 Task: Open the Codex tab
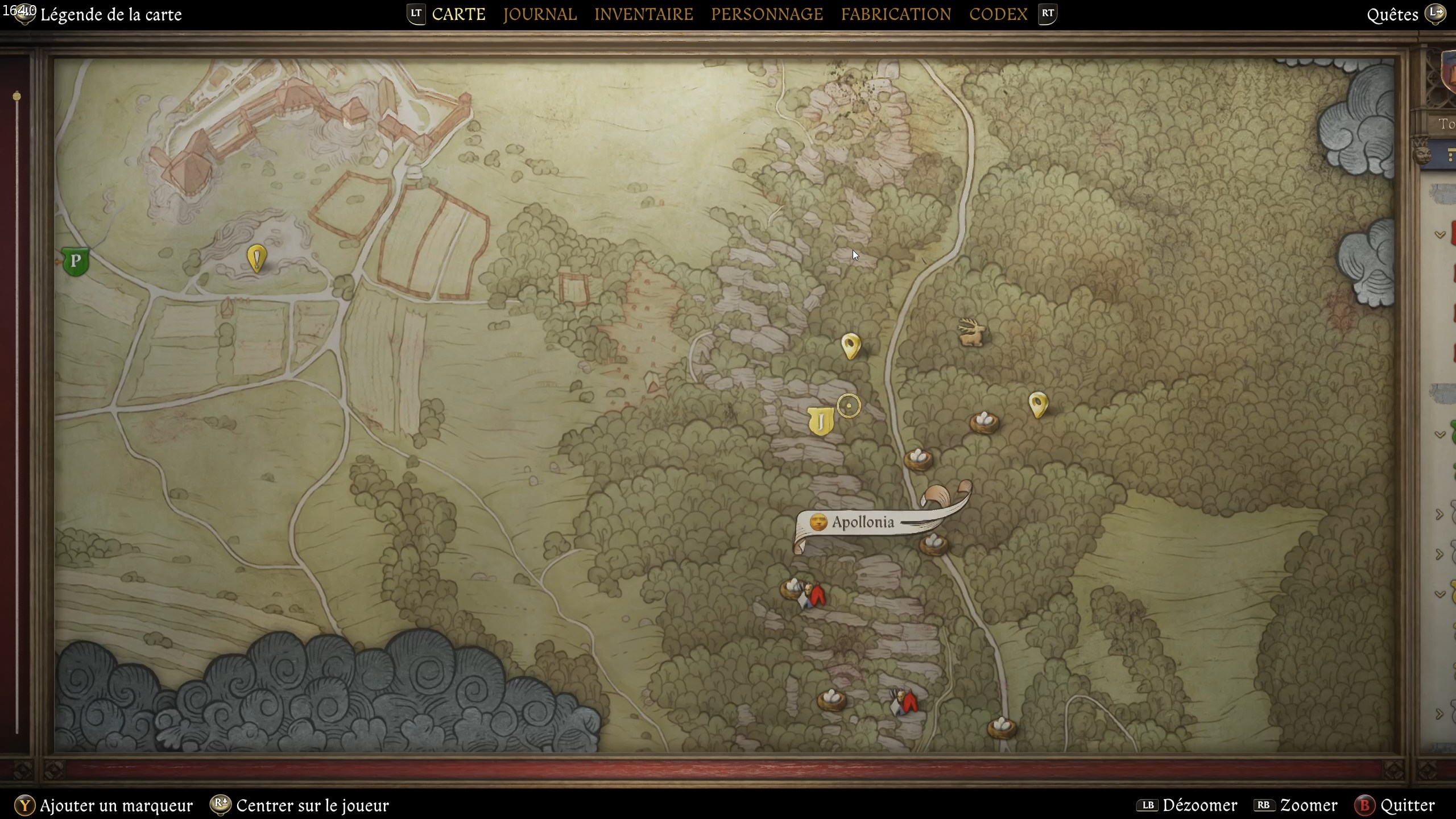(x=998, y=14)
